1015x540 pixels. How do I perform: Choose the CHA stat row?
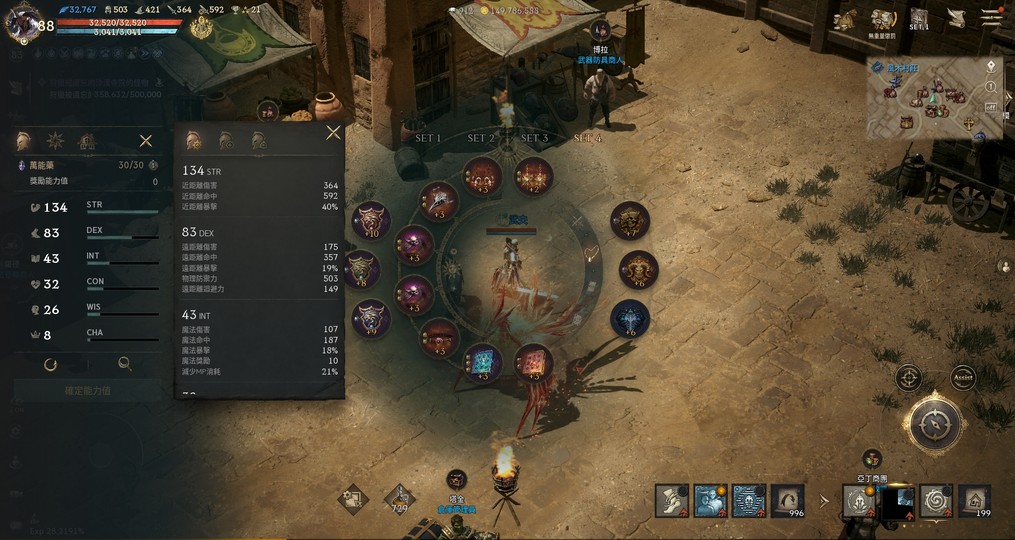[87, 335]
